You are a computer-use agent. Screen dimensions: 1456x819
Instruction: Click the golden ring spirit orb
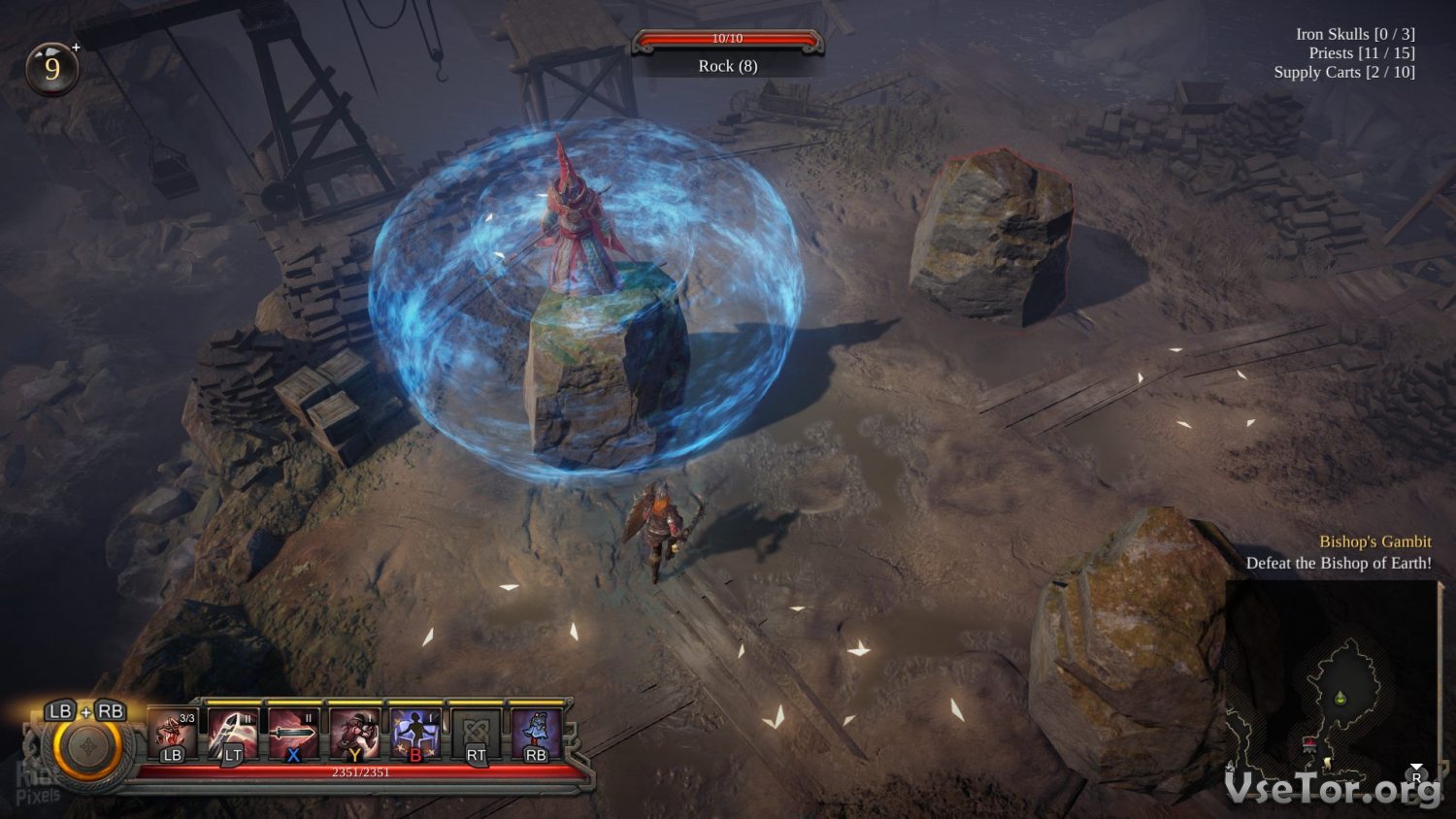[x=87, y=749]
